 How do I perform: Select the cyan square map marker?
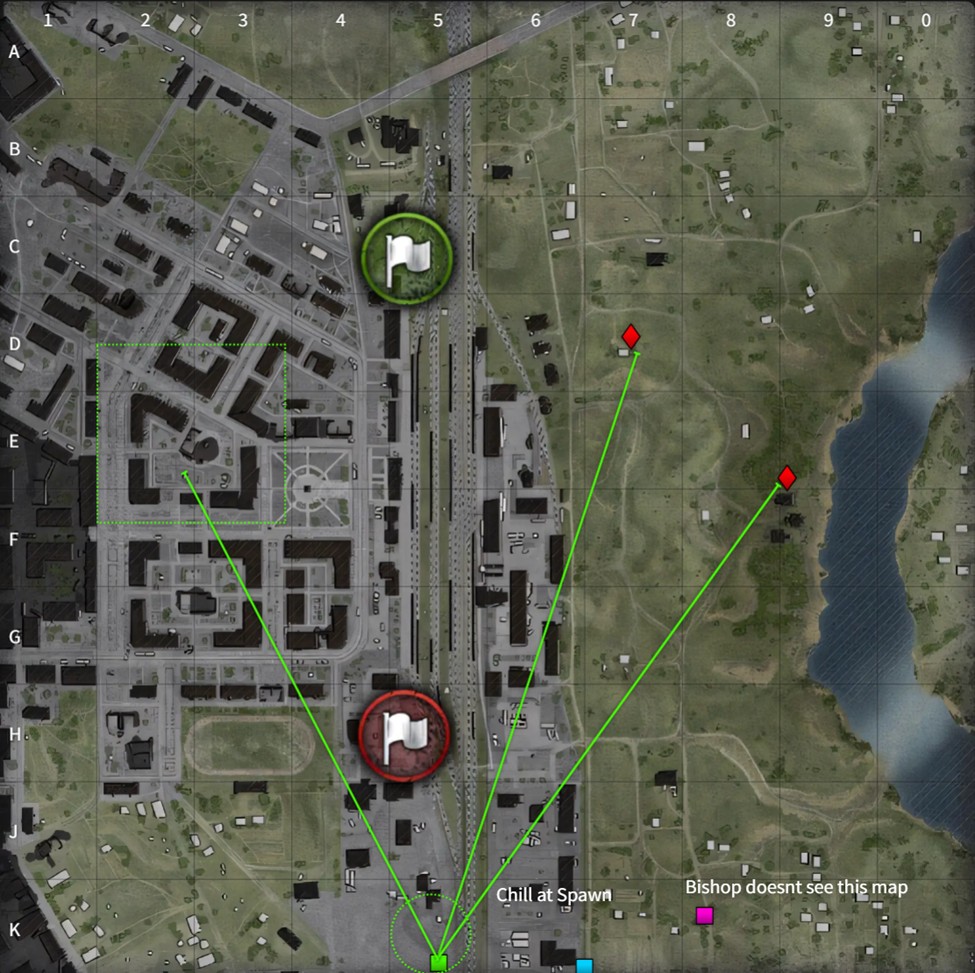584,966
